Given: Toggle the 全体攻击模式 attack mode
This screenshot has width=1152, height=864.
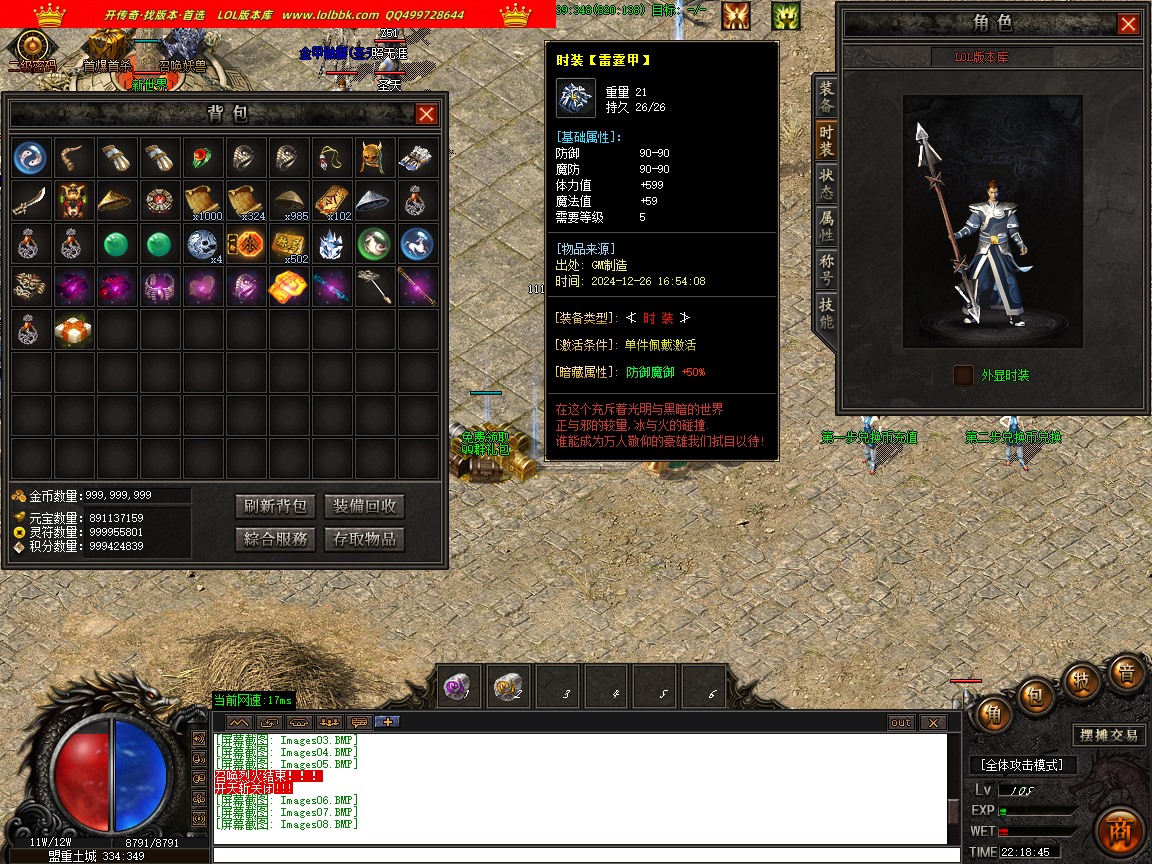Looking at the screenshot, I should tap(1023, 765).
